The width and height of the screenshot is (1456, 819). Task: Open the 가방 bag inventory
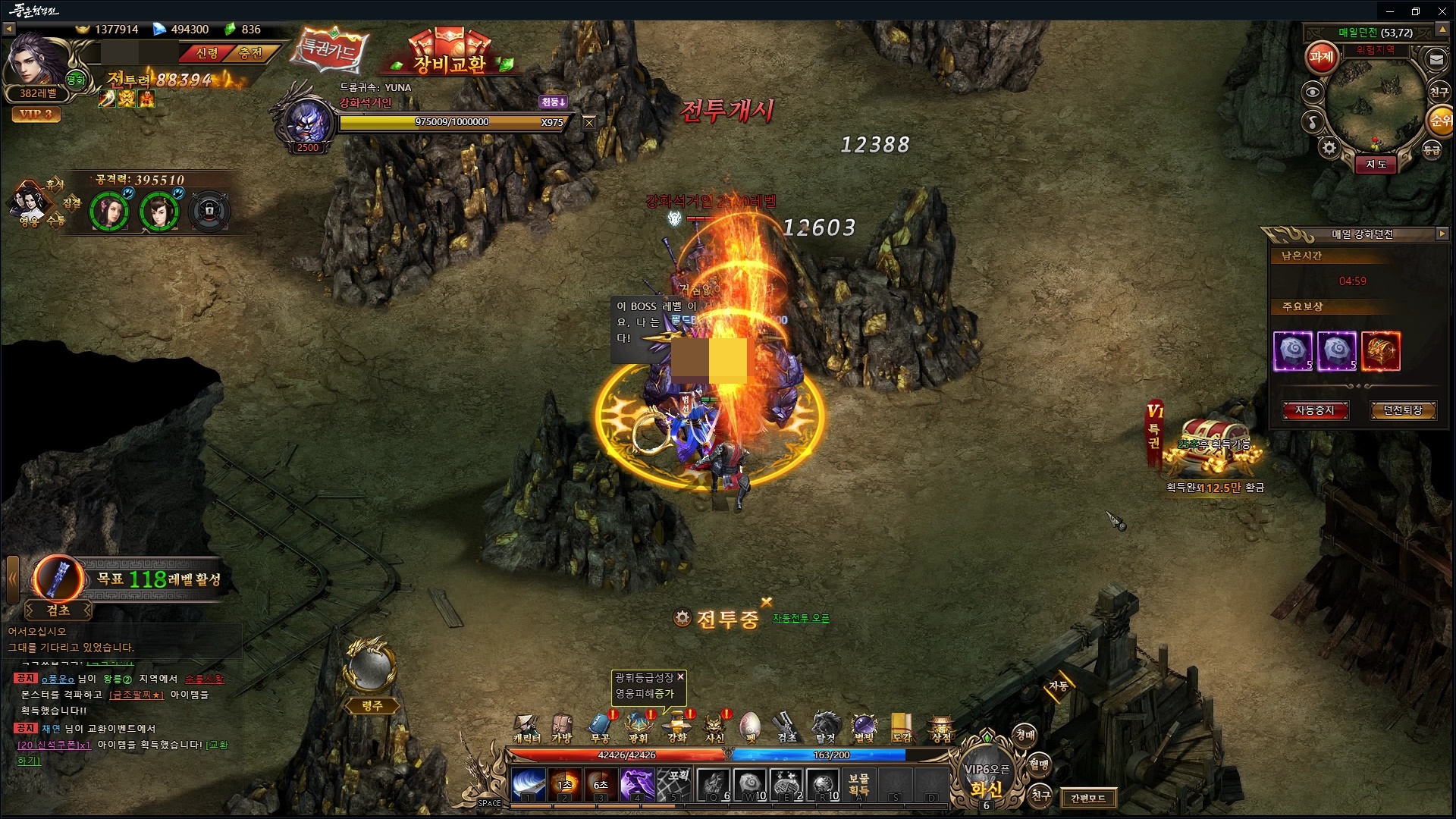pos(562,727)
